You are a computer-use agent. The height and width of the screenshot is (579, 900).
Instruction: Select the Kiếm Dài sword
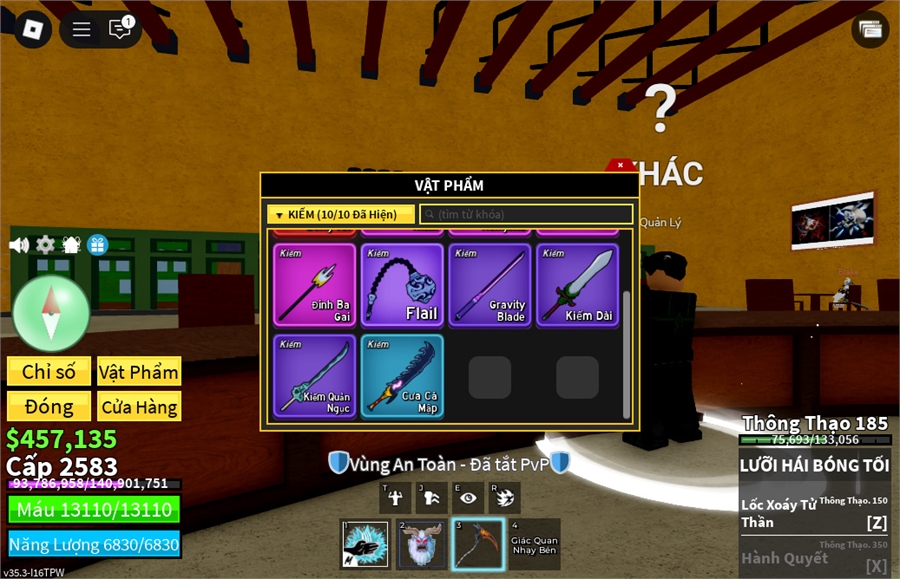(577, 285)
